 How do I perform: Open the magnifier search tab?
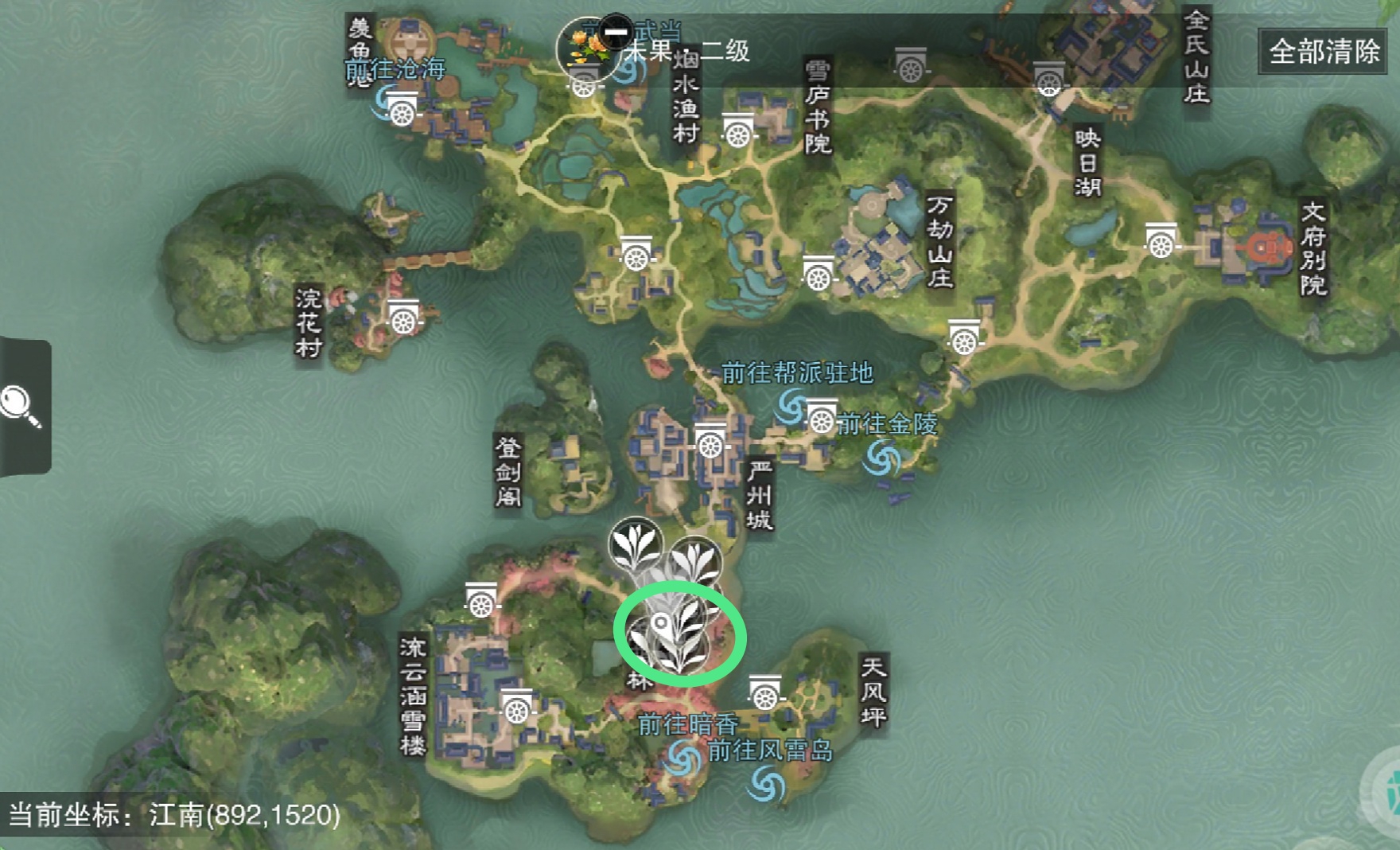tap(21, 406)
